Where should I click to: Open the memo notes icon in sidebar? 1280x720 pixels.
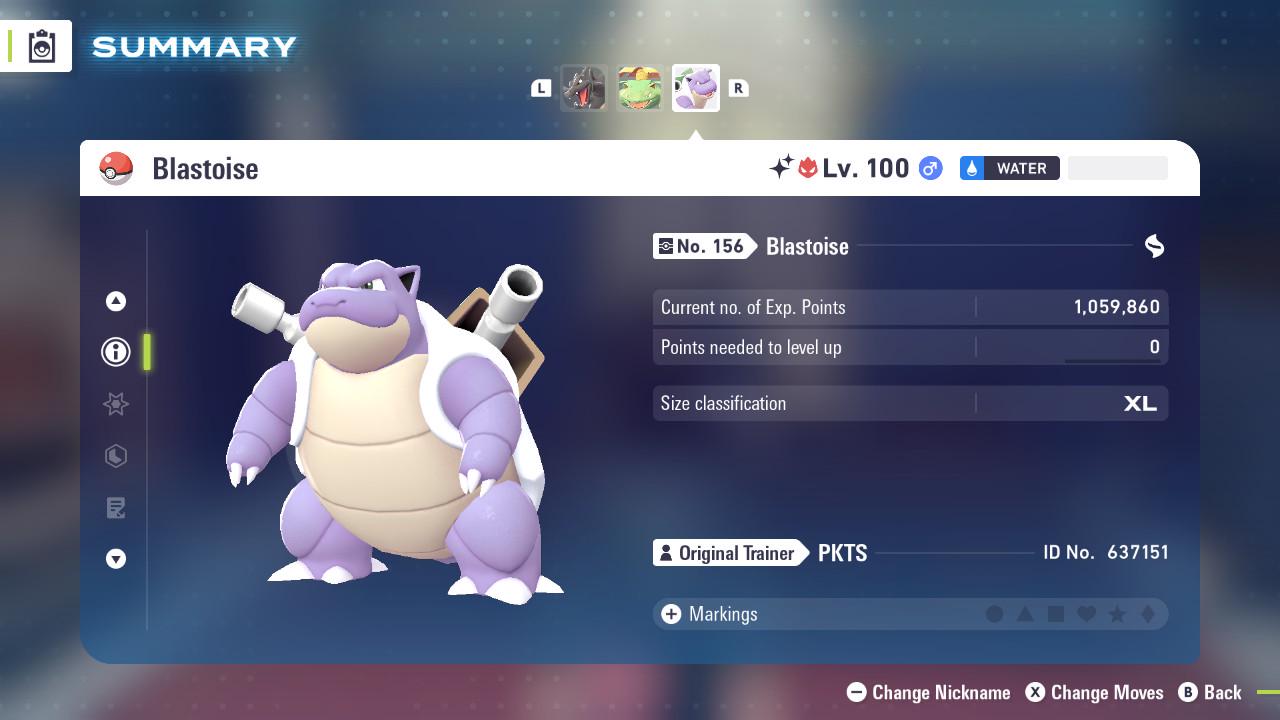116,508
